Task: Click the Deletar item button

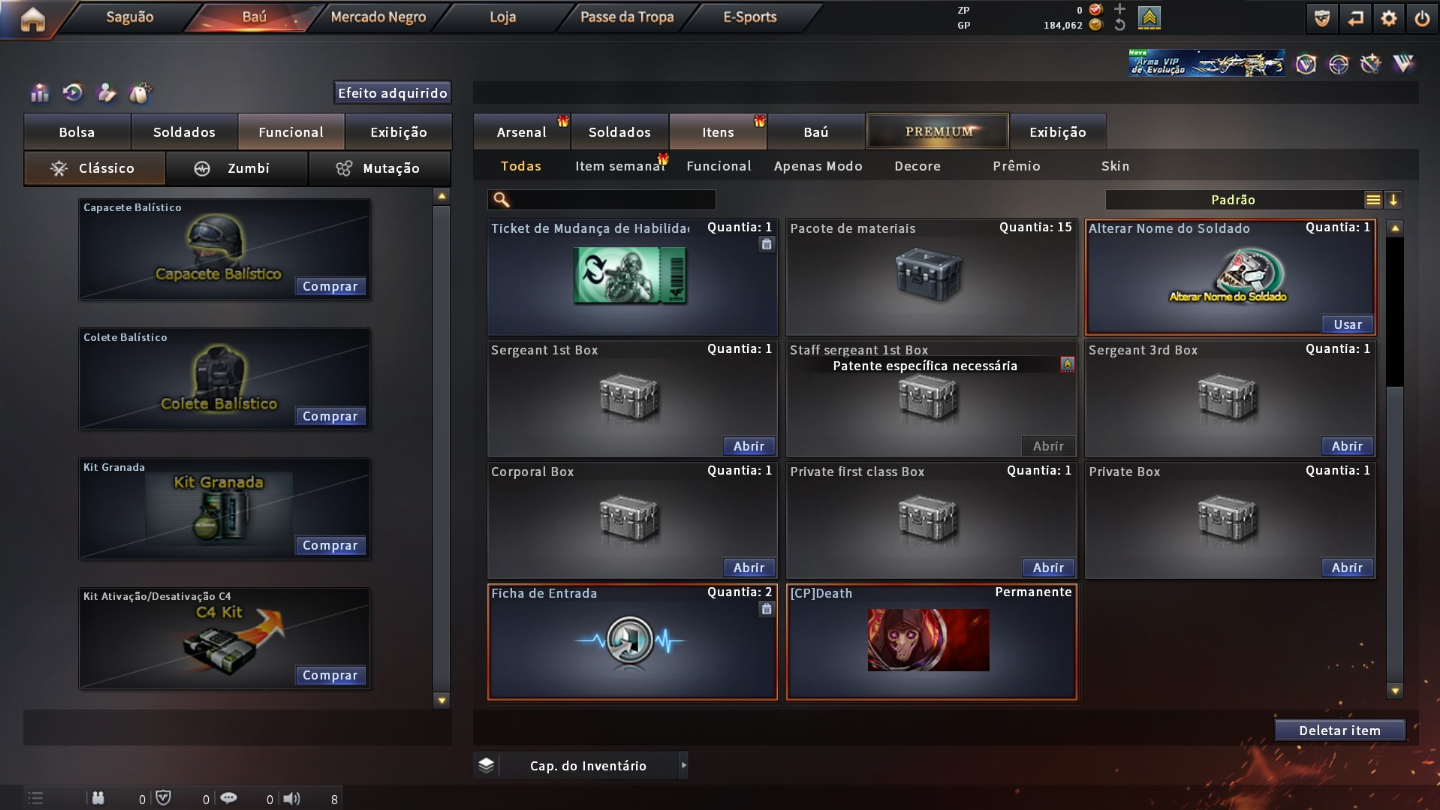Action: coord(1339,731)
